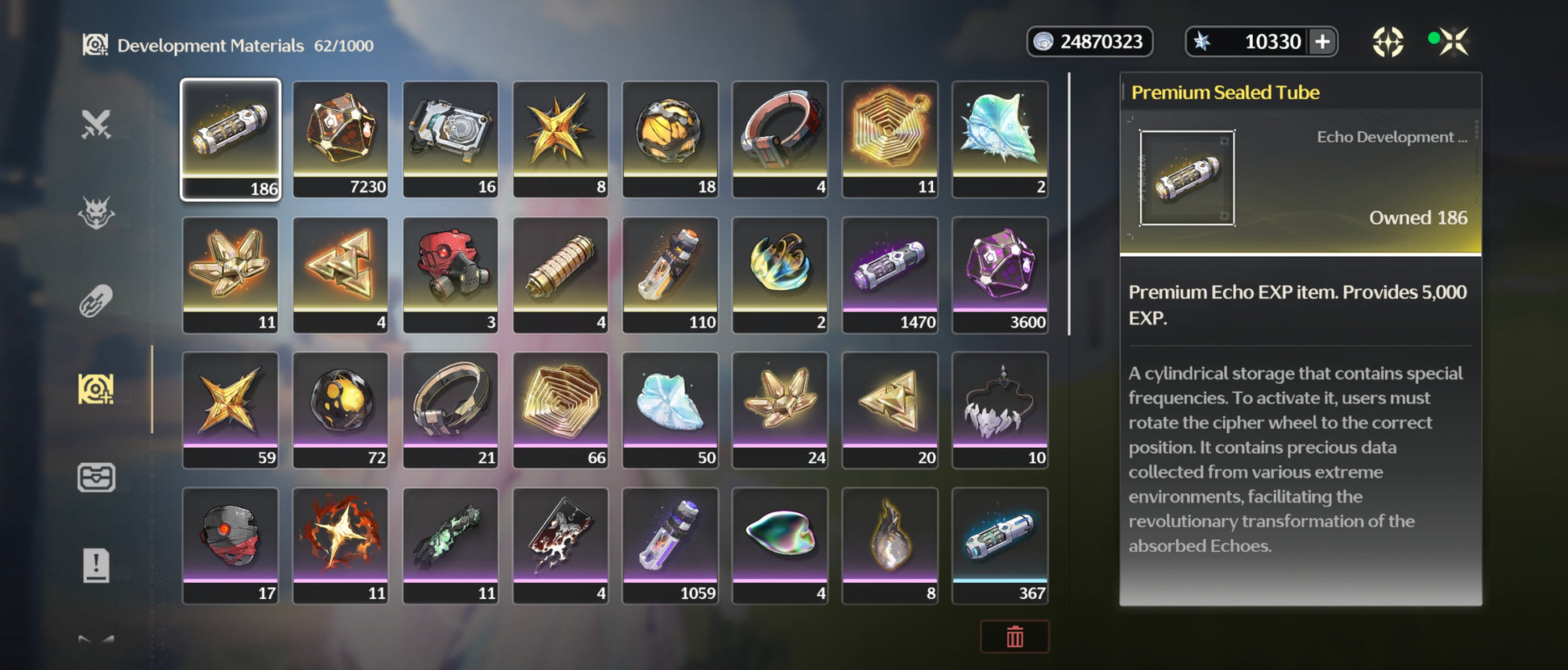Choose the purple sealed tube with 1470
The height and width of the screenshot is (670, 1568).
pos(890,274)
